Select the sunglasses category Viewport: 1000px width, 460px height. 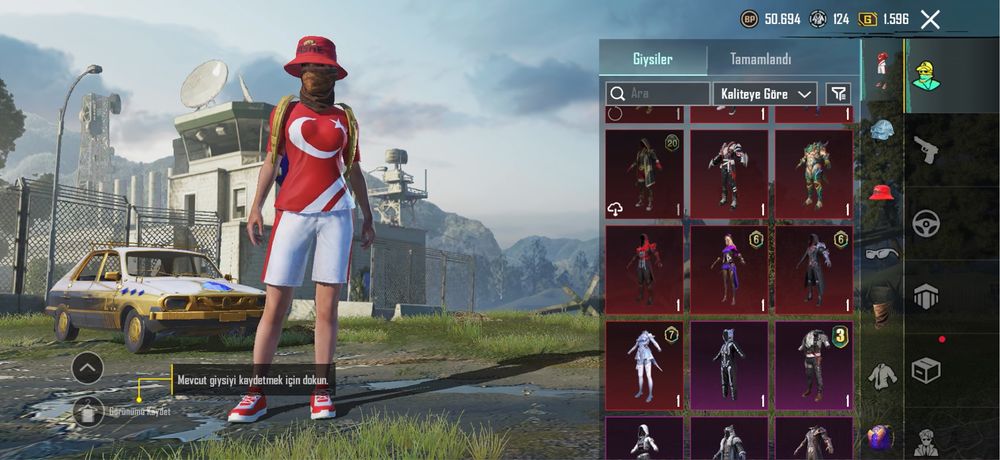(881, 252)
